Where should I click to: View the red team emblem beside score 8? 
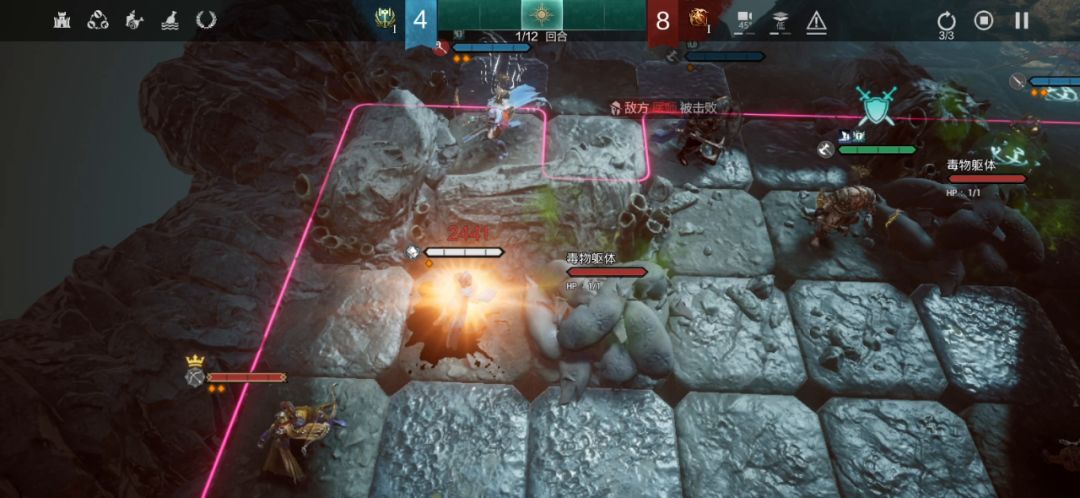[697, 19]
